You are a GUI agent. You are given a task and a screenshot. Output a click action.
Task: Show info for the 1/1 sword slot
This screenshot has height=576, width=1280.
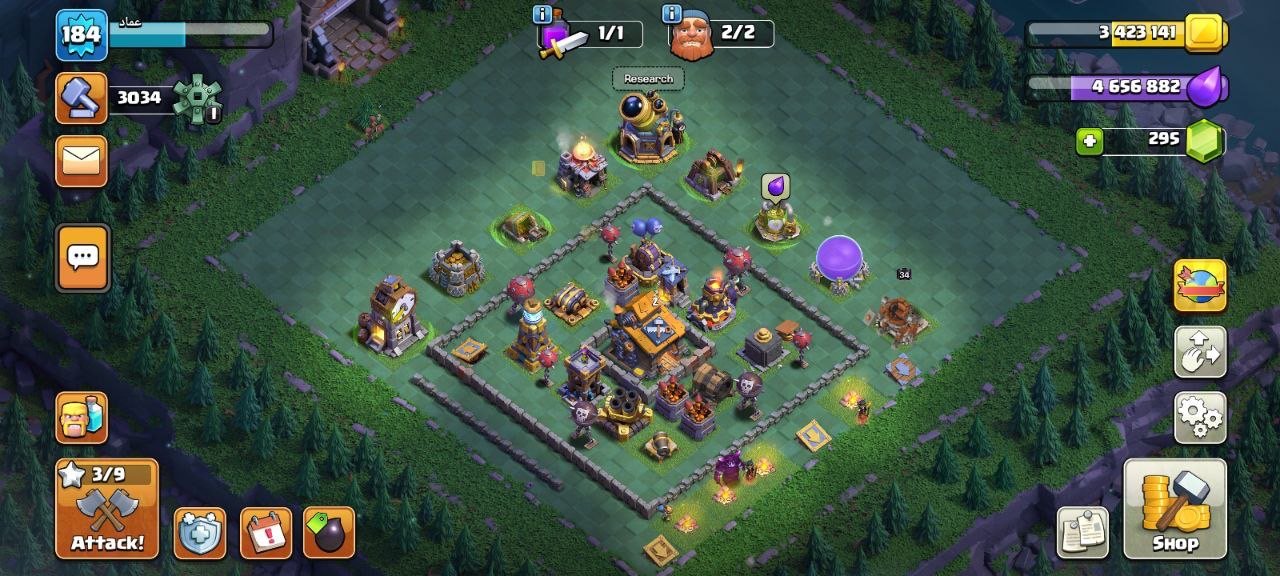(543, 14)
